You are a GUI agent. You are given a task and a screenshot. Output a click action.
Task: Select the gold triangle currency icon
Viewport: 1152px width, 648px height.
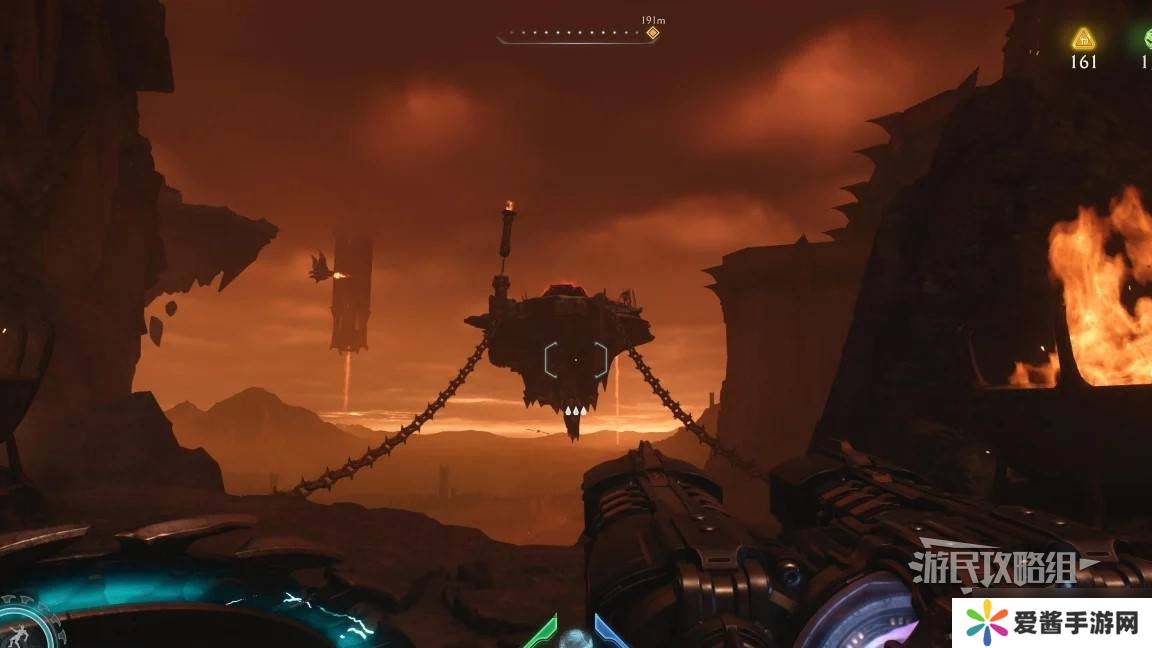point(1083,39)
